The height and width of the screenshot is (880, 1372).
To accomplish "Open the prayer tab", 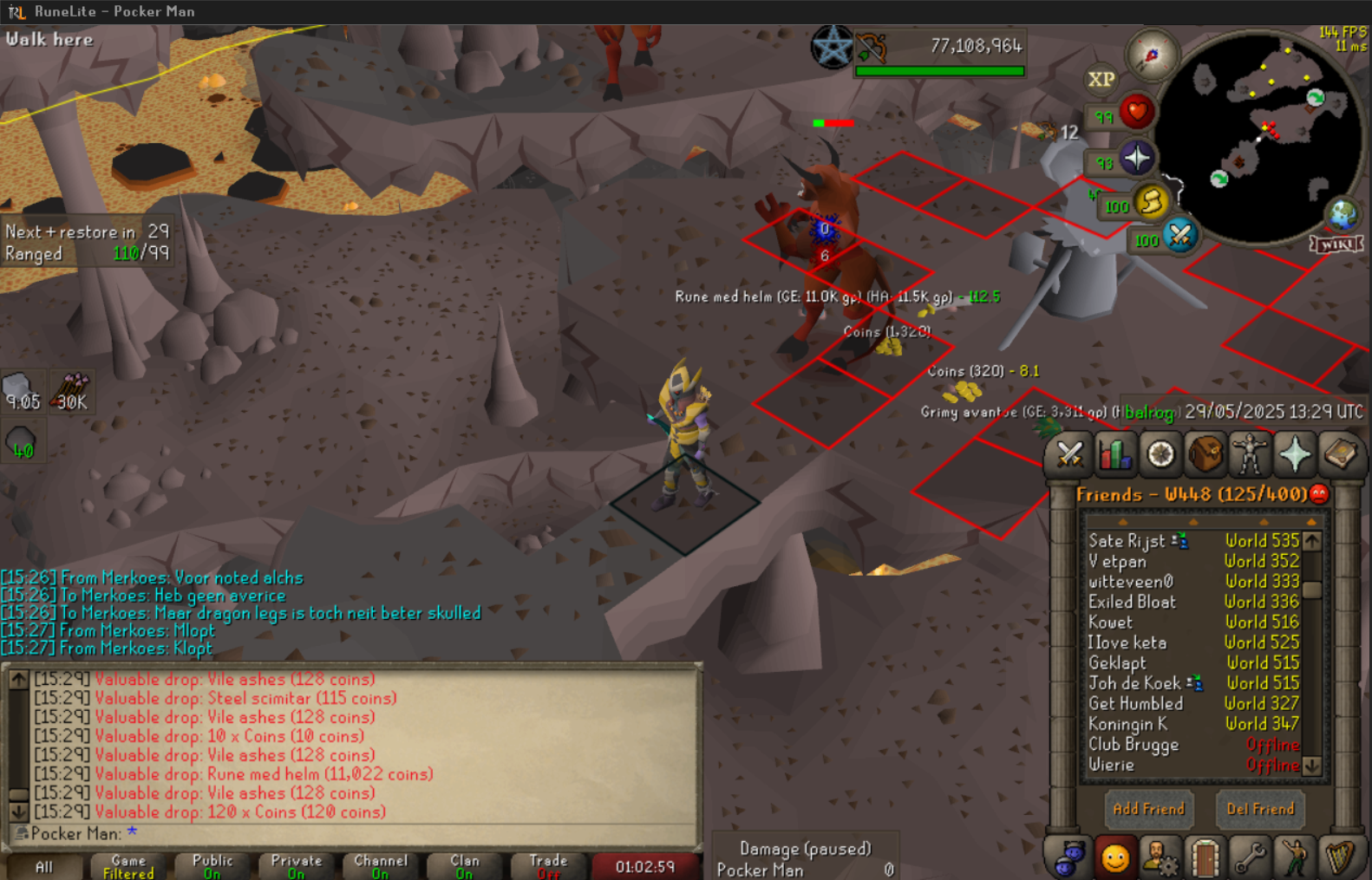I will point(1295,454).
